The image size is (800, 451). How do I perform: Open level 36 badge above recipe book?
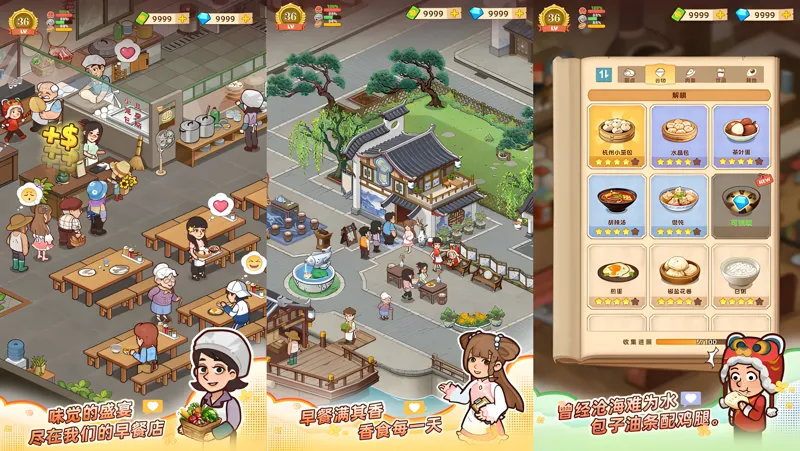click(553, 19)
